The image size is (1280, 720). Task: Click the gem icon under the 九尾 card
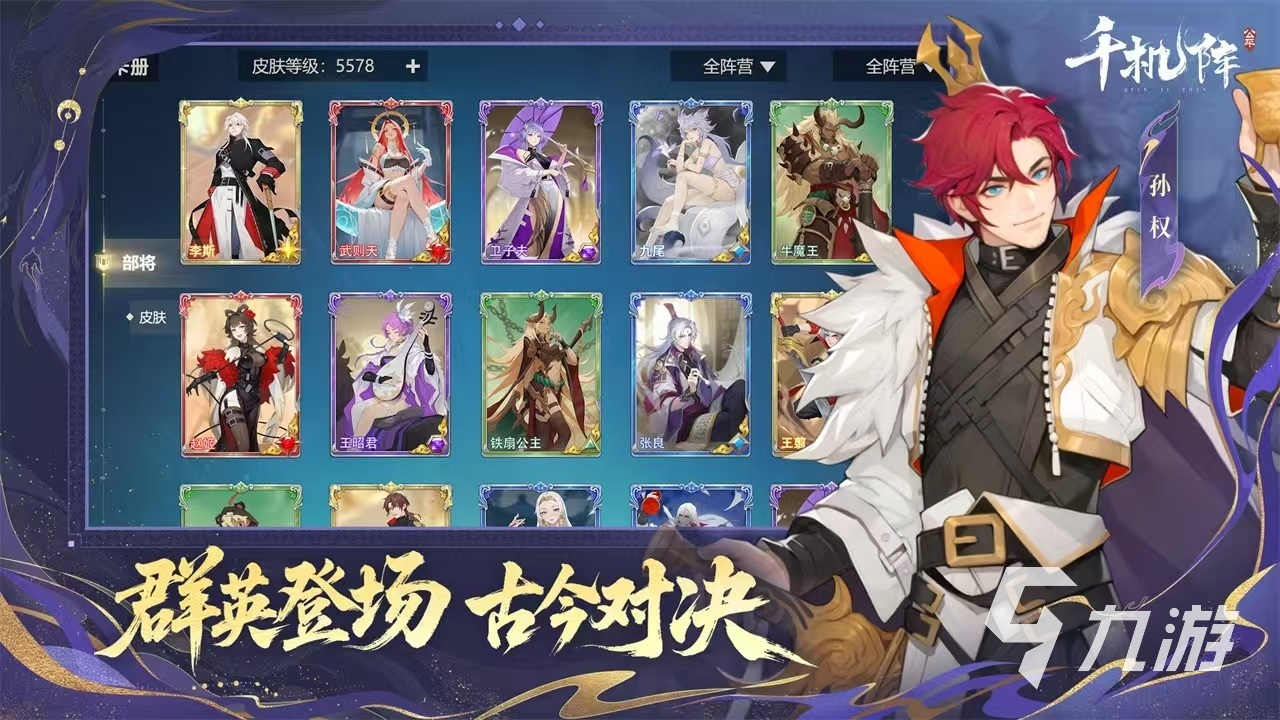click(738, 251)
